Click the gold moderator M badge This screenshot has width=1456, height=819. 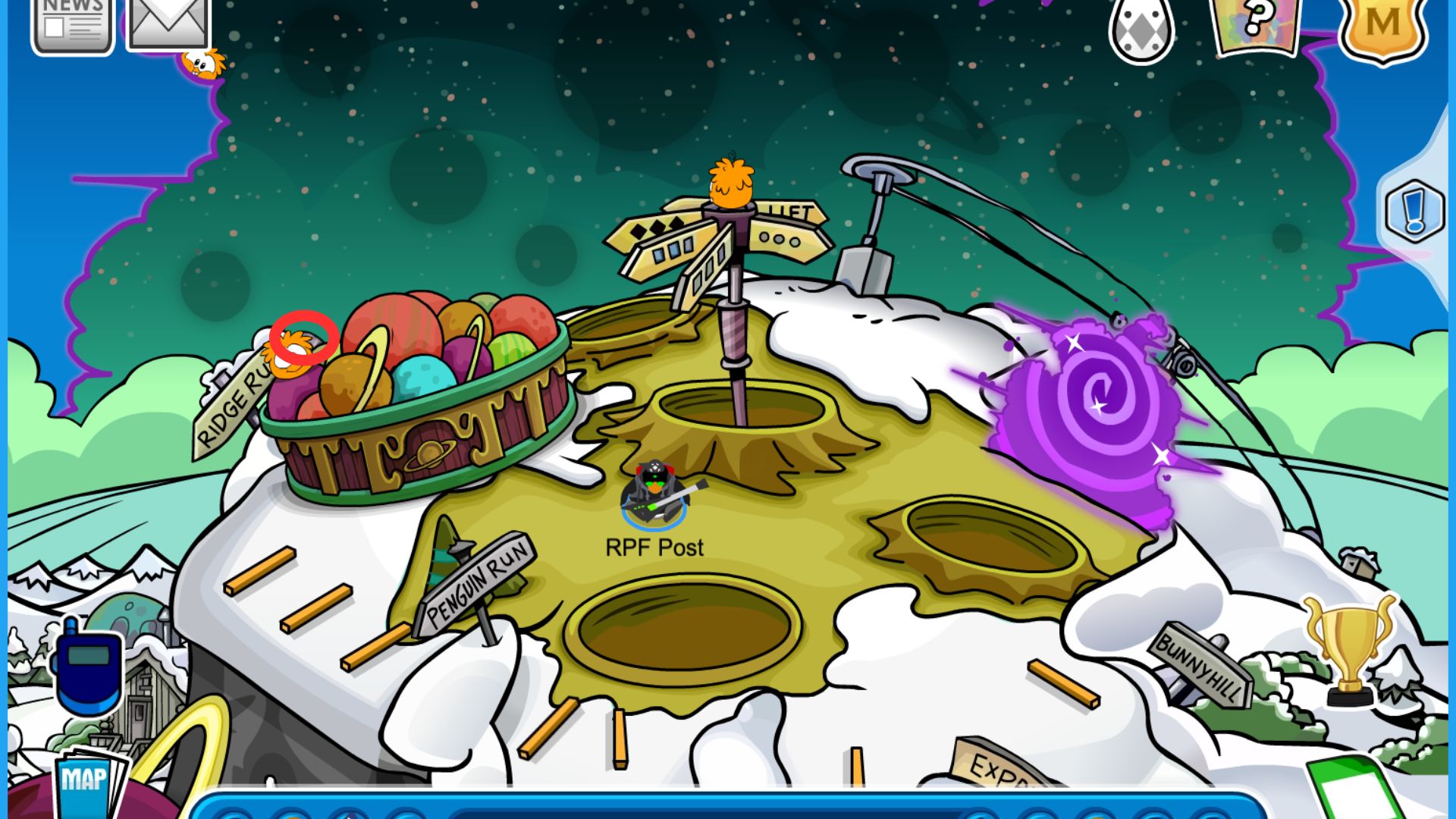coord(1382,27)
